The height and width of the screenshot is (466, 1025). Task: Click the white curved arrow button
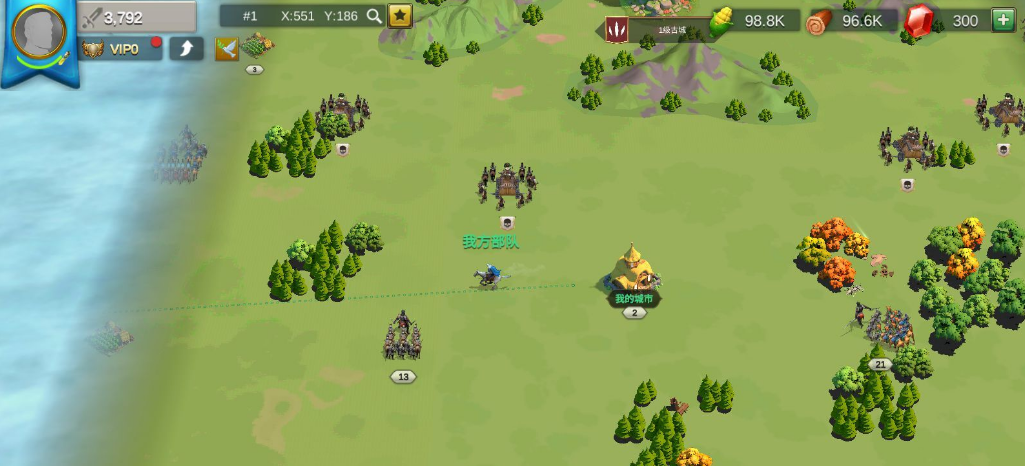click(186, 48)
